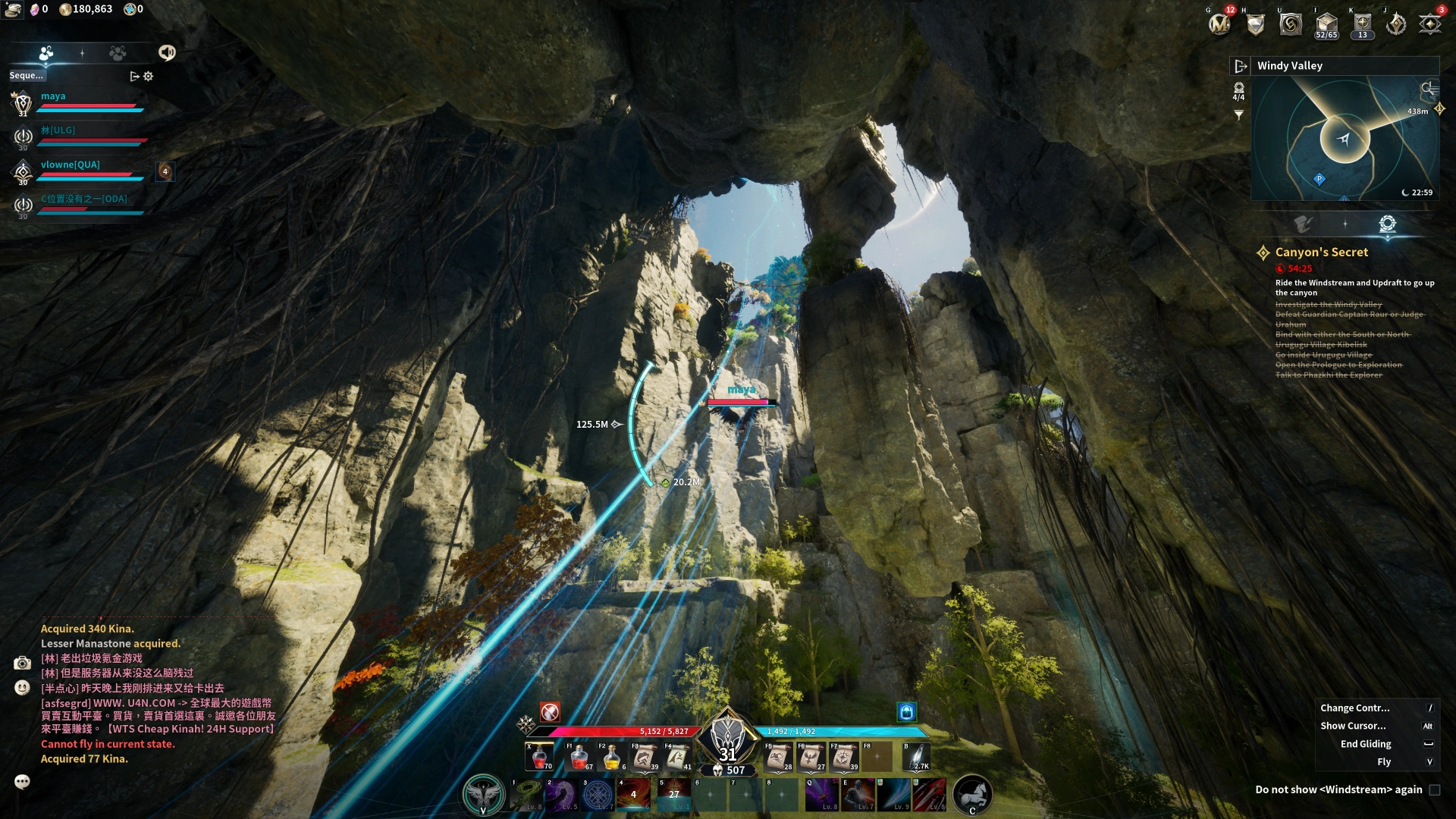Open the gold M shop icon
The width and height of the screenshot is (1456, 819).
[x=1219, y=24]
